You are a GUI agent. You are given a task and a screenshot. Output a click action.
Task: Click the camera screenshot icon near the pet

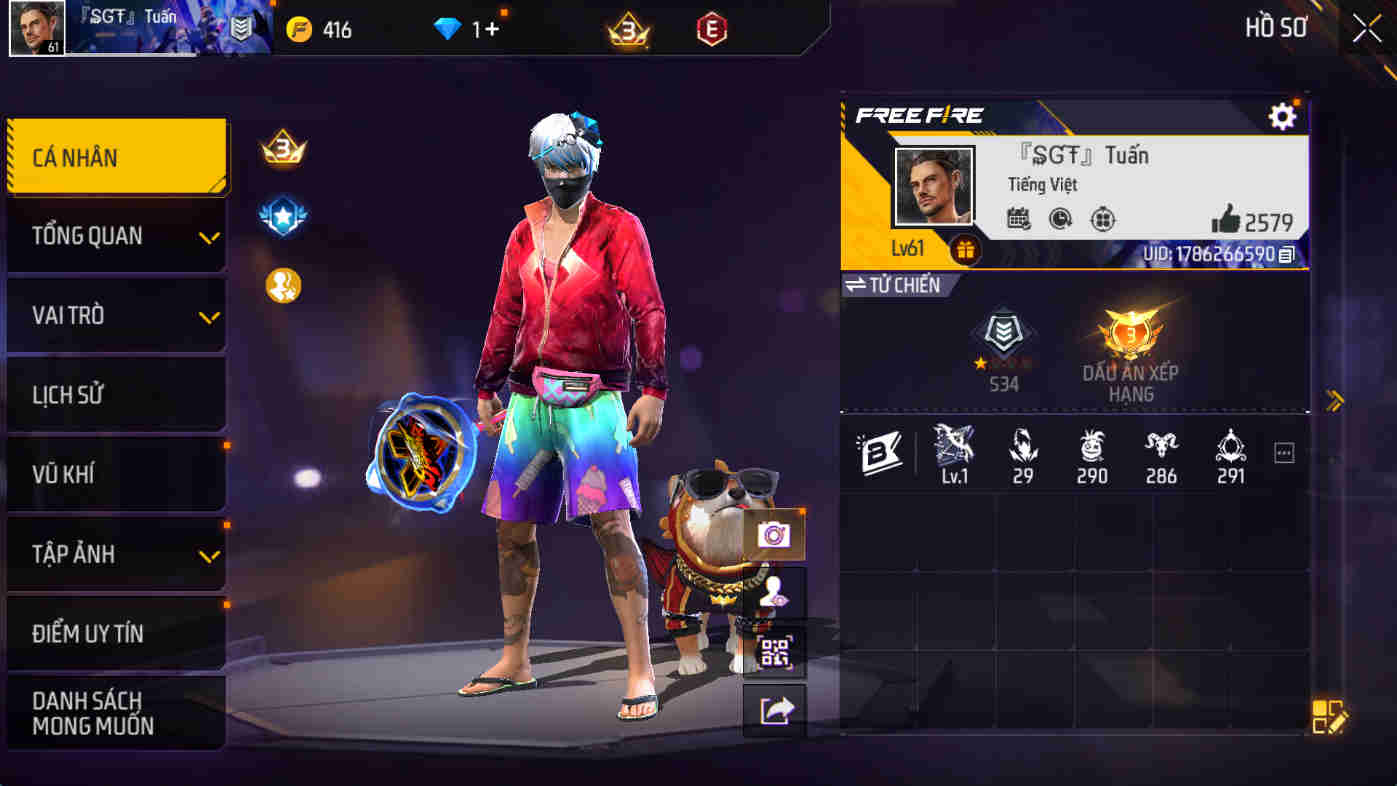[x=775, y=535]
